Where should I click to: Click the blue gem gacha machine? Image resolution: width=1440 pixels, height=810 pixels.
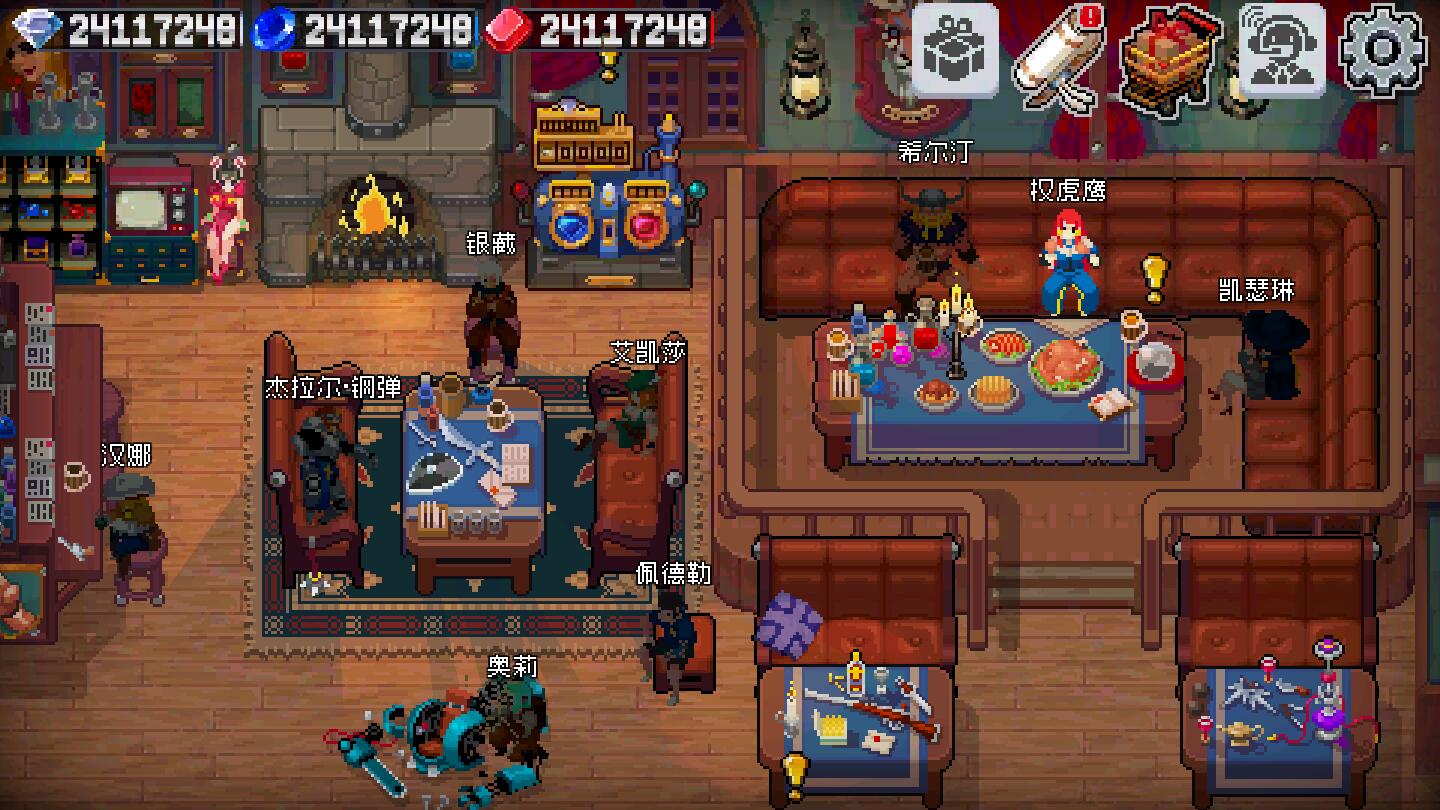(x=572, y=228)
